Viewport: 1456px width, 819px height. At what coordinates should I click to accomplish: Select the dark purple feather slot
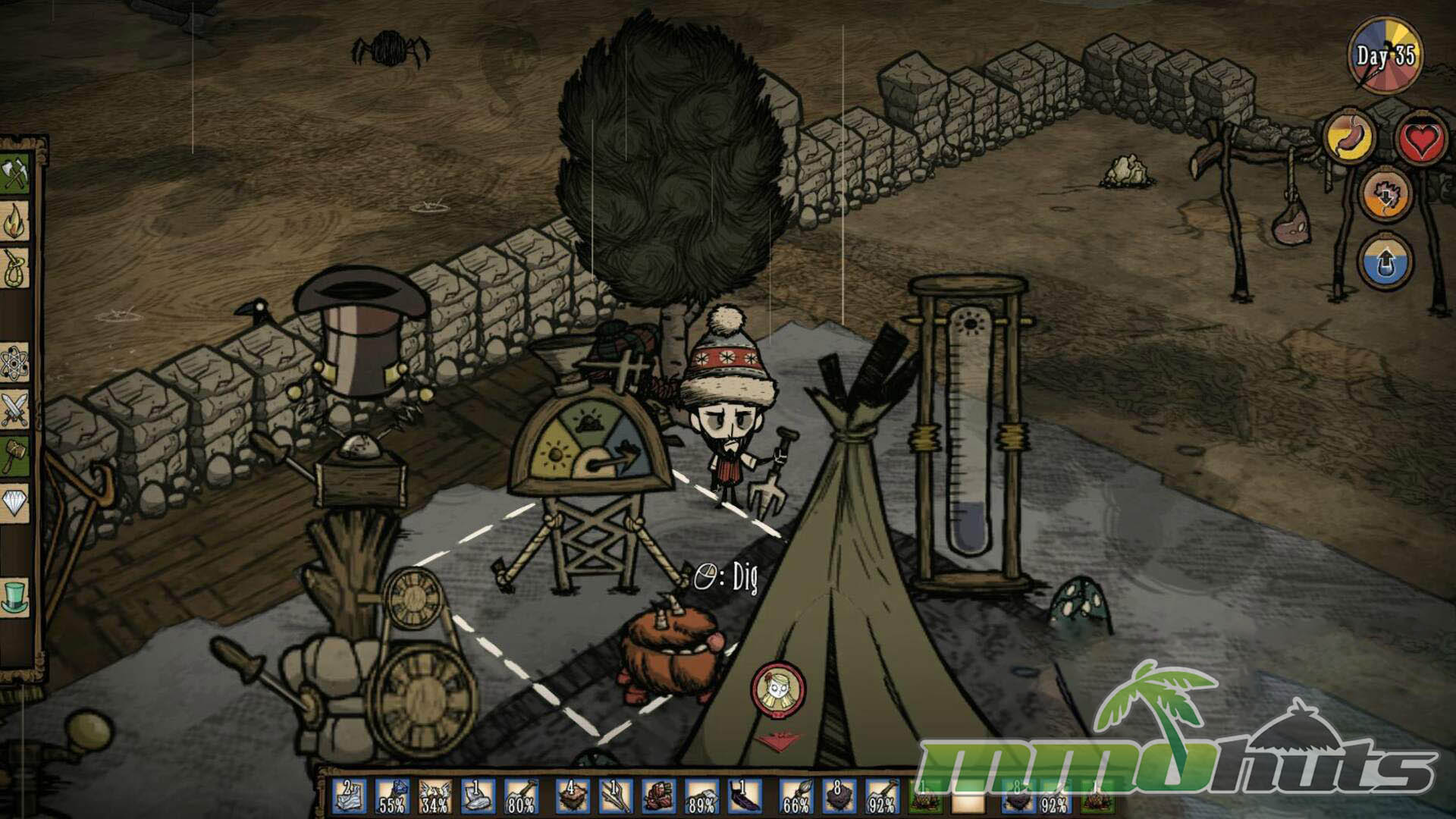click(x=745, y=797)
